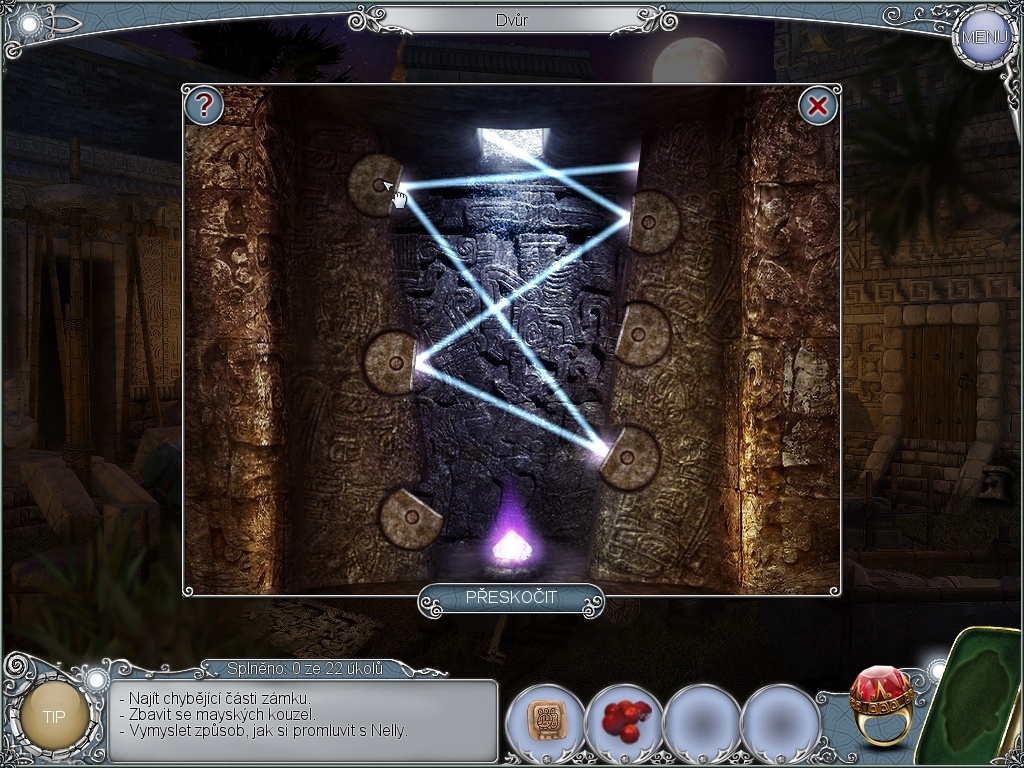Skip the puzzle with PŘESKOČIT
This screenshot has width=1024, height=768.
coord(511,598)
